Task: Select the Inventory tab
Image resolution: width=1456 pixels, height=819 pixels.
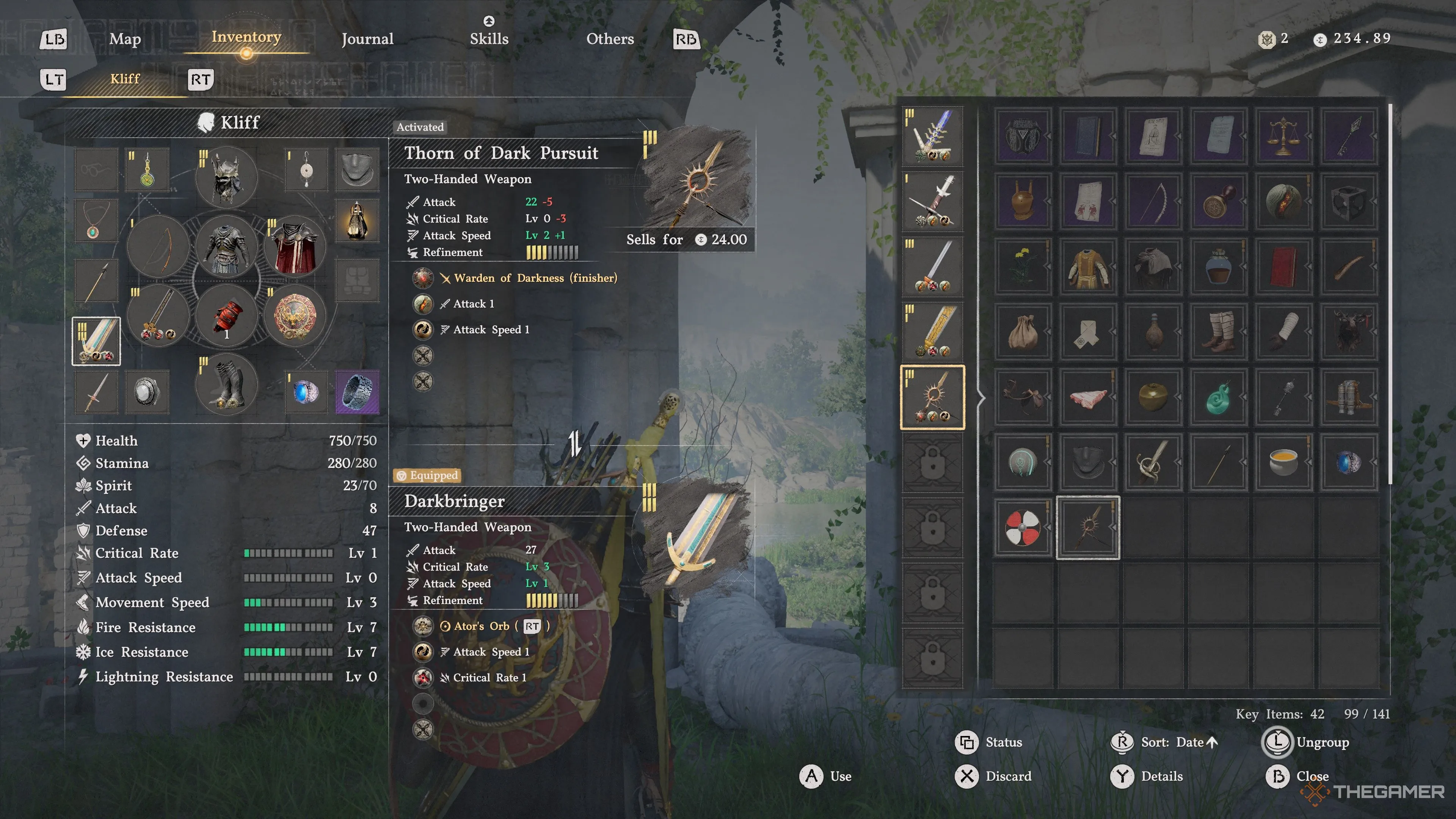Action: click(246, 37)
